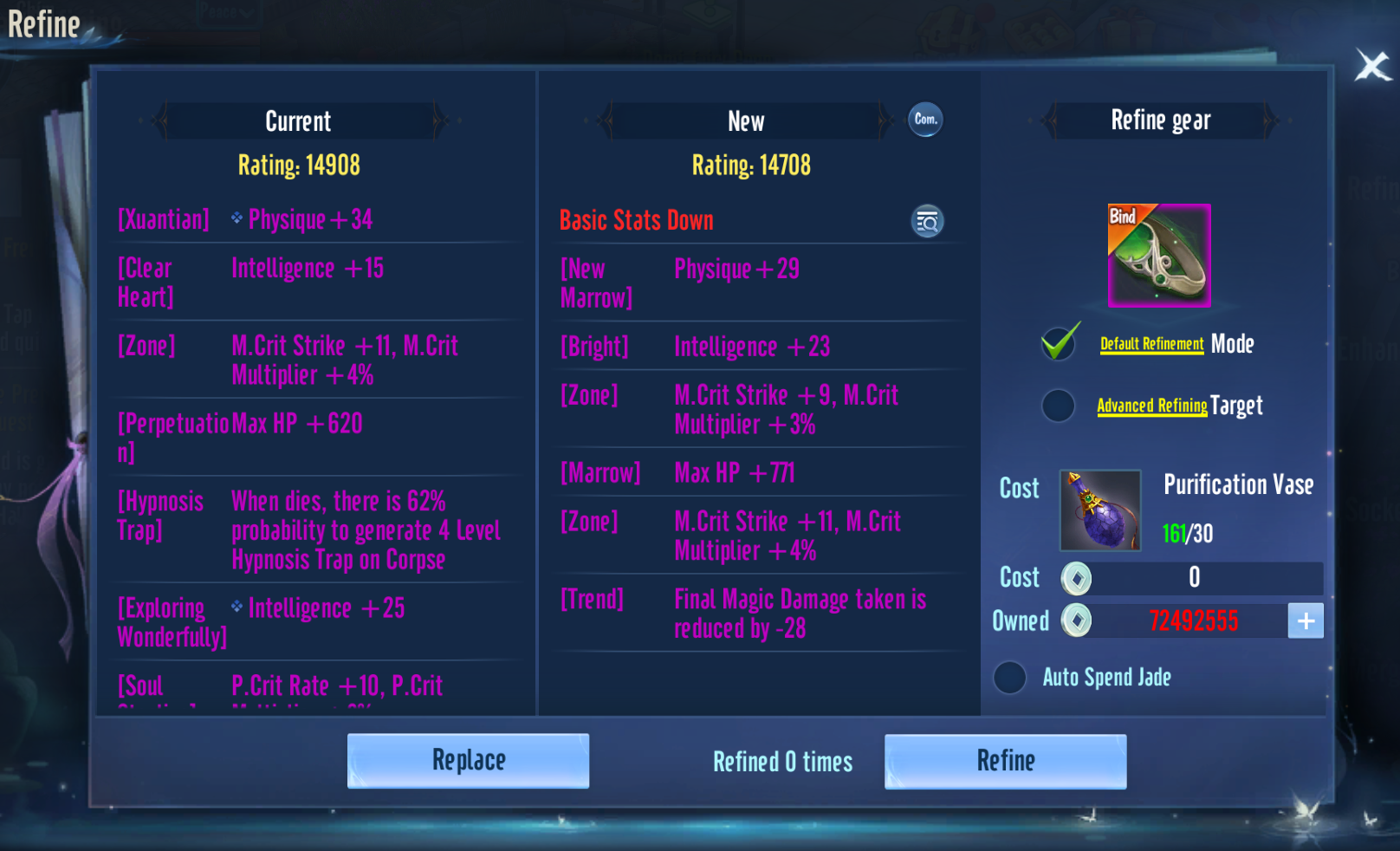This screenshot has height=851, width=1400.
Task: Open the Default Refinement link
Action: [x=1151, y=344]
